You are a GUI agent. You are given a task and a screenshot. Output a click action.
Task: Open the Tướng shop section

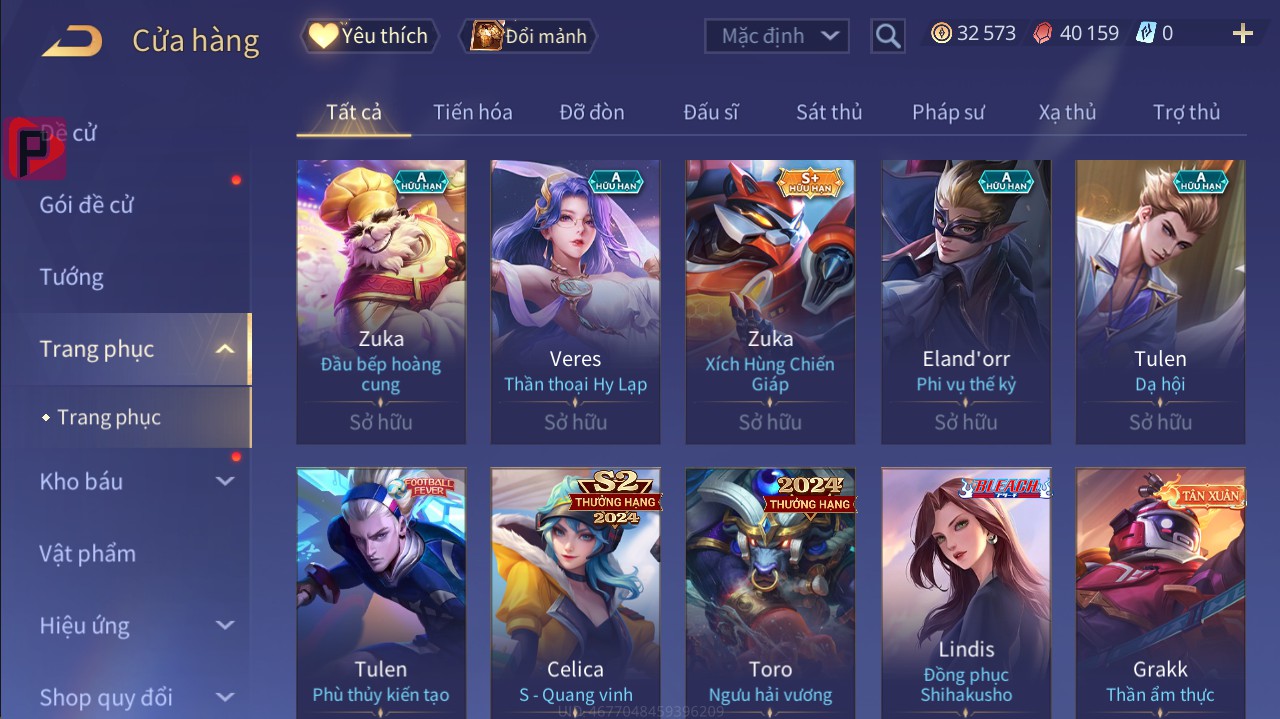pyautogui.click(x=72, y=277)
